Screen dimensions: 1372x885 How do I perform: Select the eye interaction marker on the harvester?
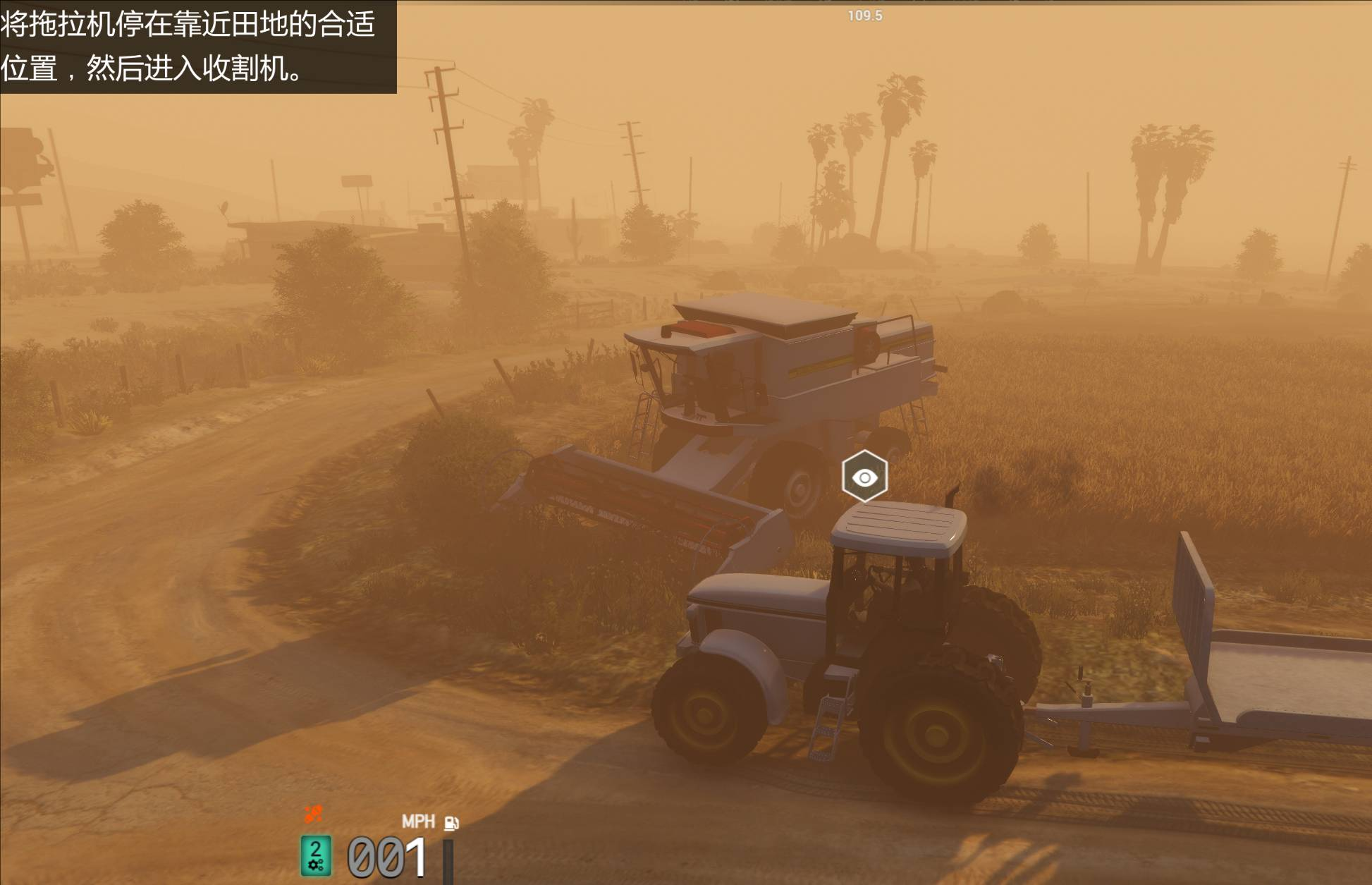tap(864, 477)
